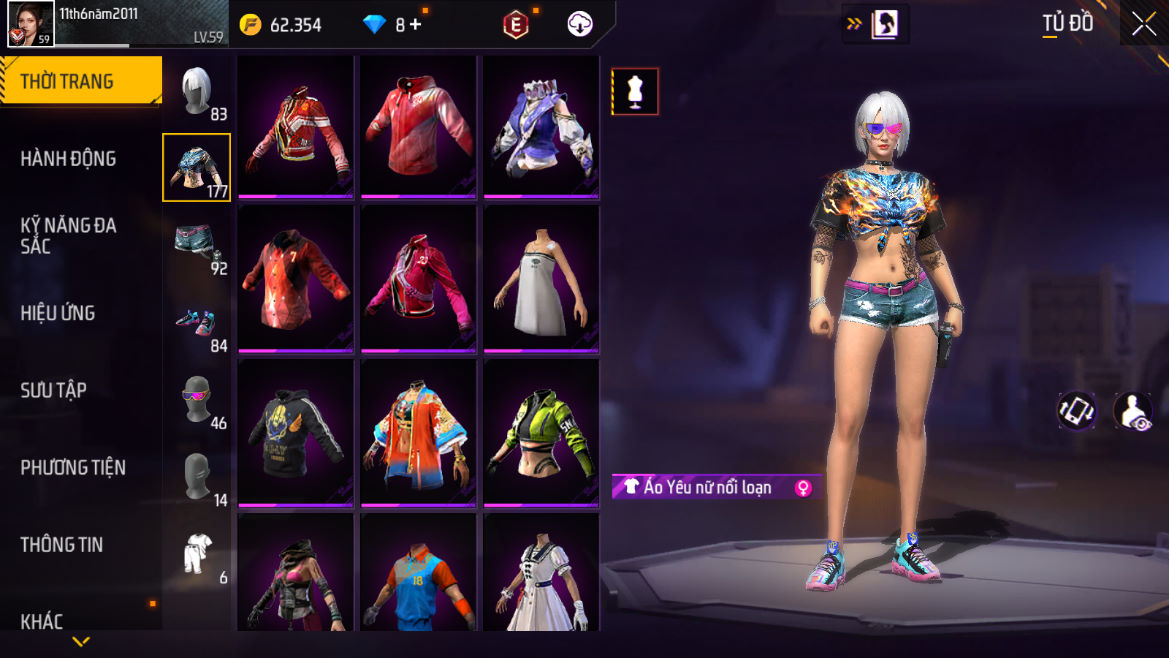Open the player profile avatar
Screen dimensions: 1169x658
(x=31, y=24)
